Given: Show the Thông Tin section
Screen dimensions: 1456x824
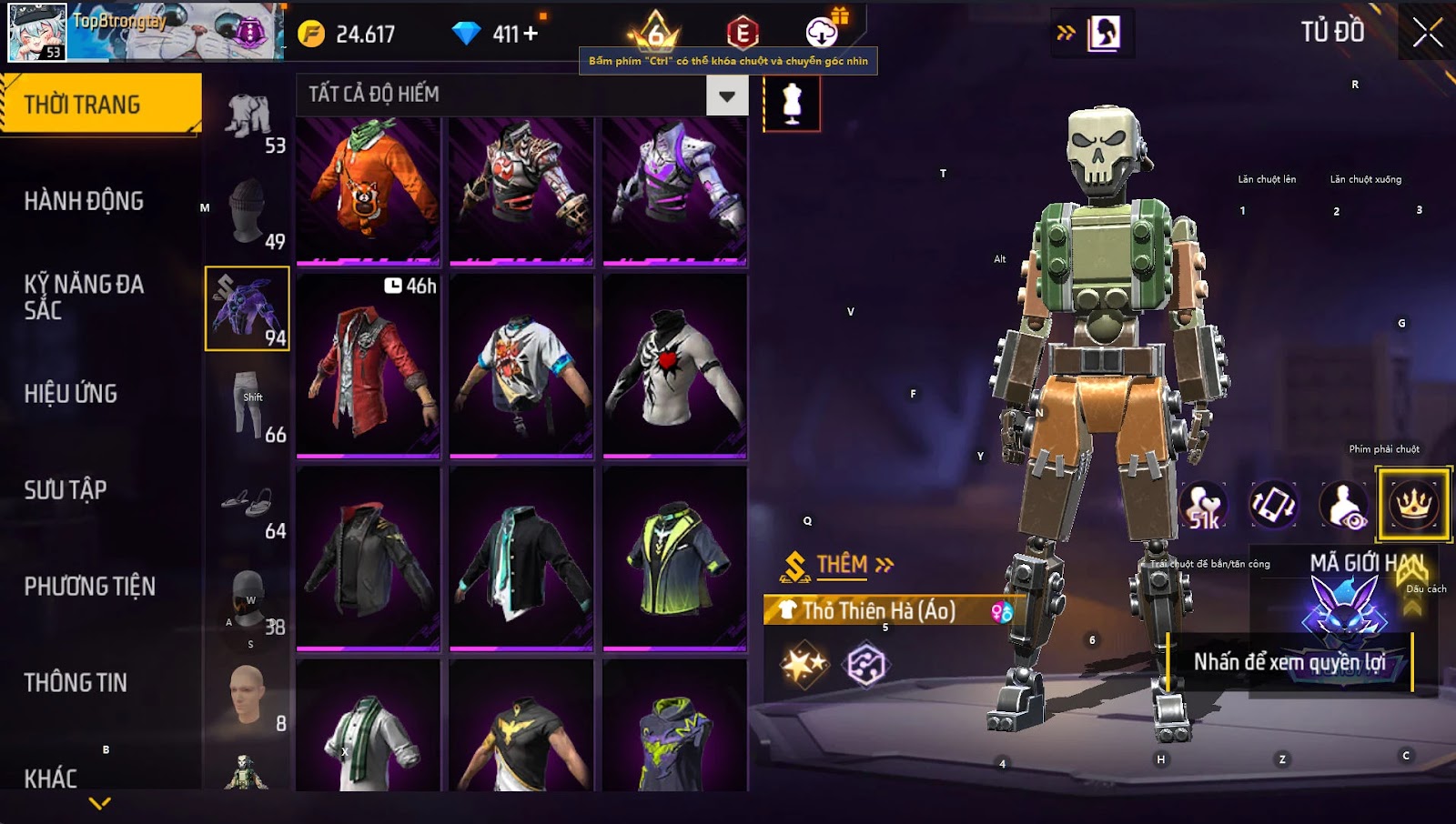Looking at the screenshot, I should [x=76, y=683].
